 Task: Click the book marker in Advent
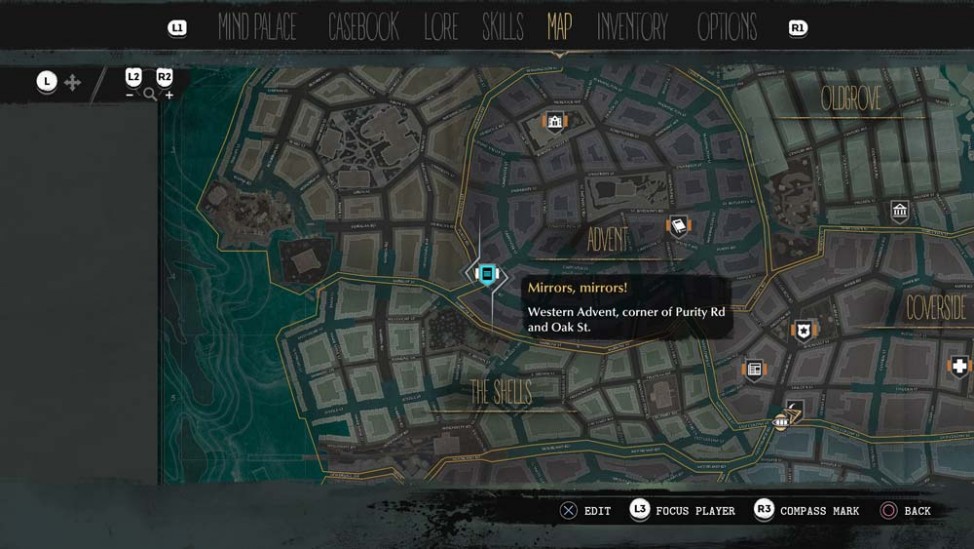pos(679,227)
